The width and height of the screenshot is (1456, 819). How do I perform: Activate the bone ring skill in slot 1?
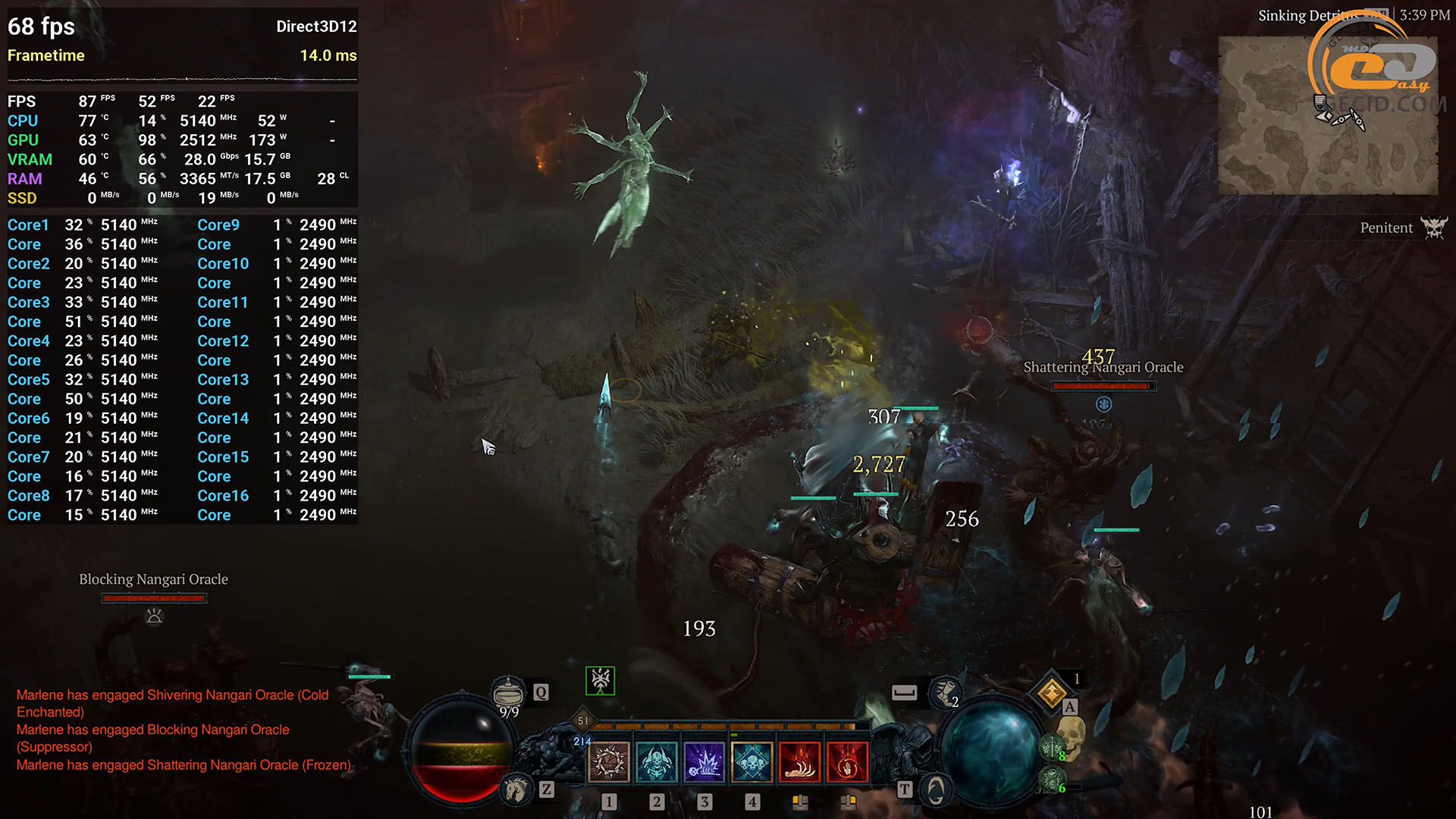[608, 761]
